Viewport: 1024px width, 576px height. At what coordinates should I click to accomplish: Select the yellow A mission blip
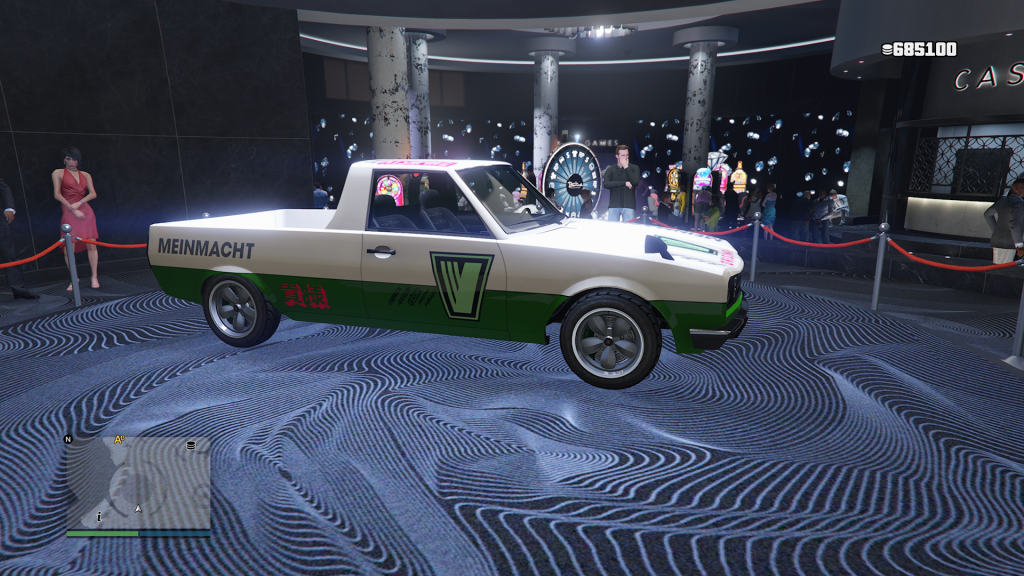(x=120, y=439)
